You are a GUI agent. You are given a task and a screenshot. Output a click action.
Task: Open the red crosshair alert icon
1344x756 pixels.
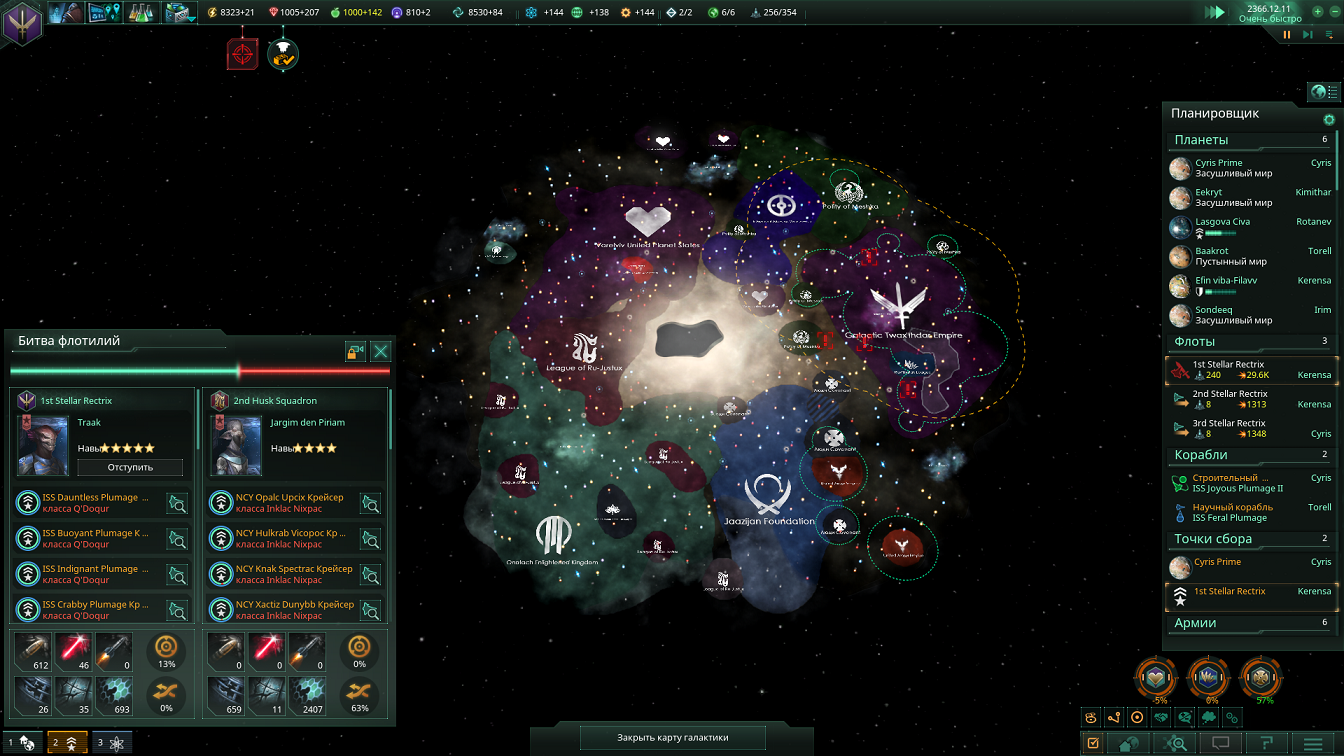242,55
